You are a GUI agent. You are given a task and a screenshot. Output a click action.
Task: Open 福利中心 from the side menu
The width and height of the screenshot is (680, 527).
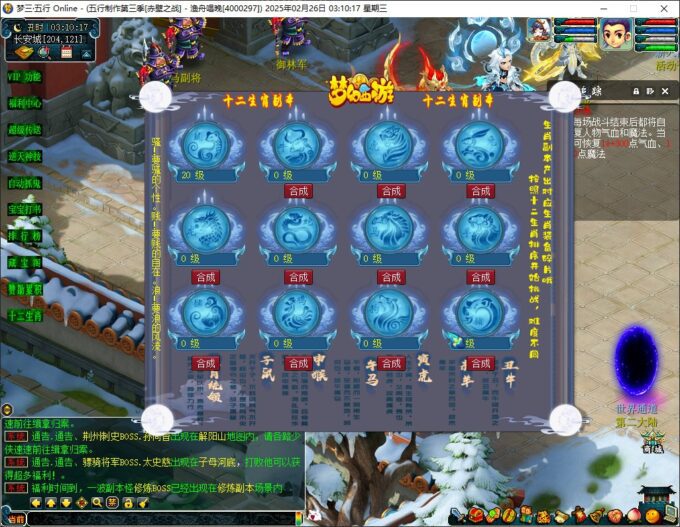click(25, 103)
